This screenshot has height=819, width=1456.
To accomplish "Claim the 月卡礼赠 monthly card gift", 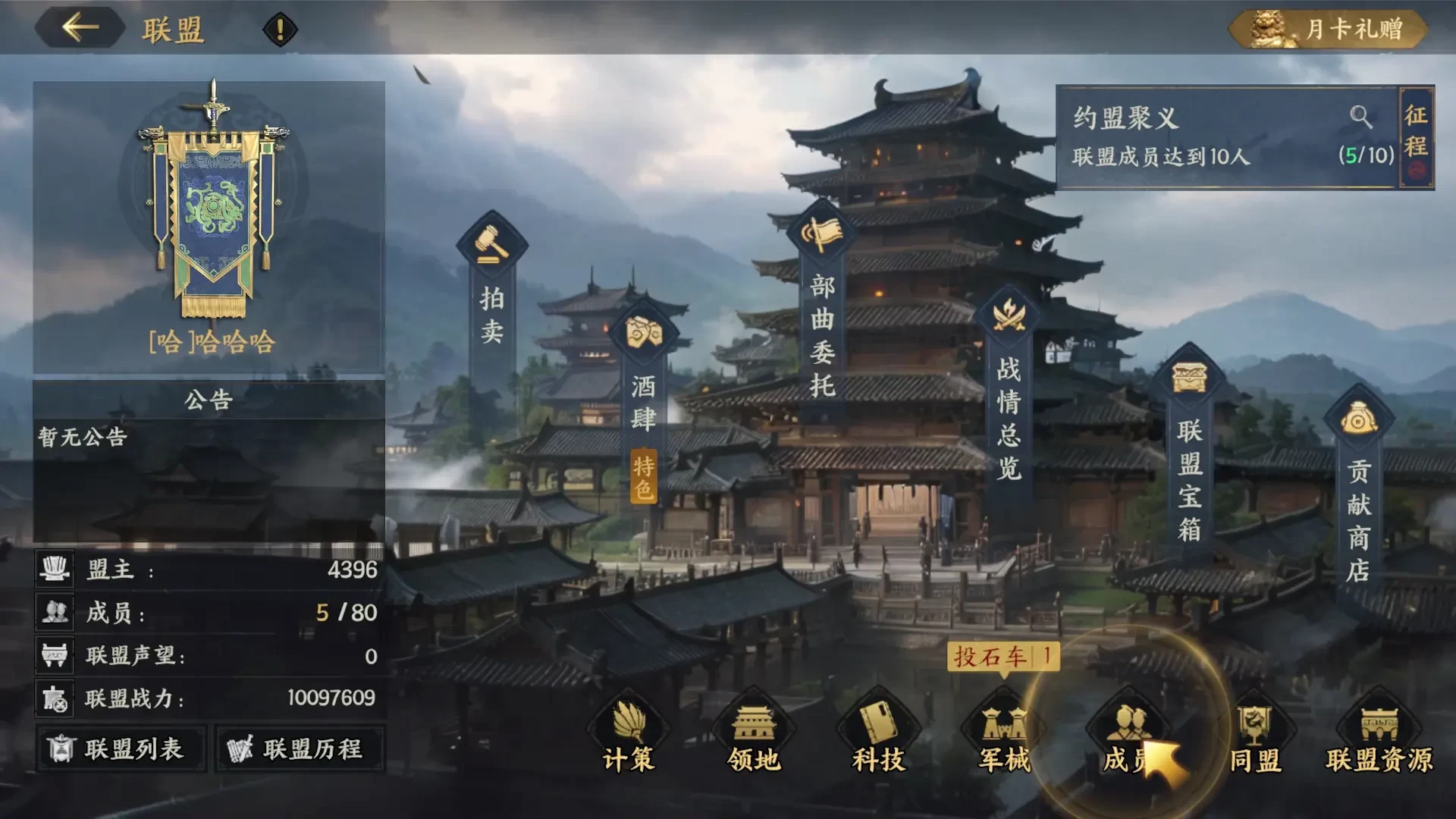I will click(x=1329, y=28).
